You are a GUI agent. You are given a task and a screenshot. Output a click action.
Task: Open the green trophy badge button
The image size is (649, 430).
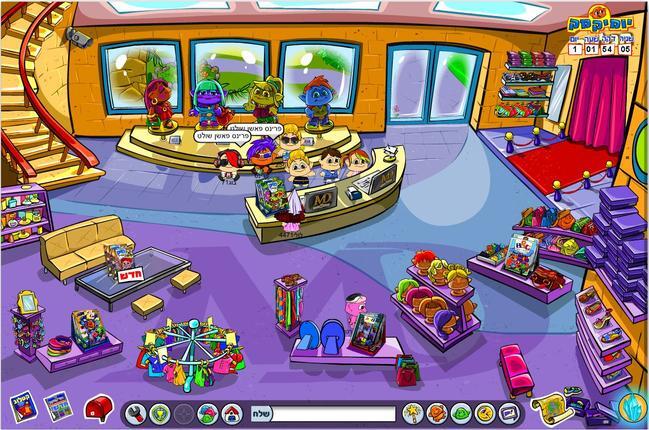pyautogui.click(x=160, y=413)
